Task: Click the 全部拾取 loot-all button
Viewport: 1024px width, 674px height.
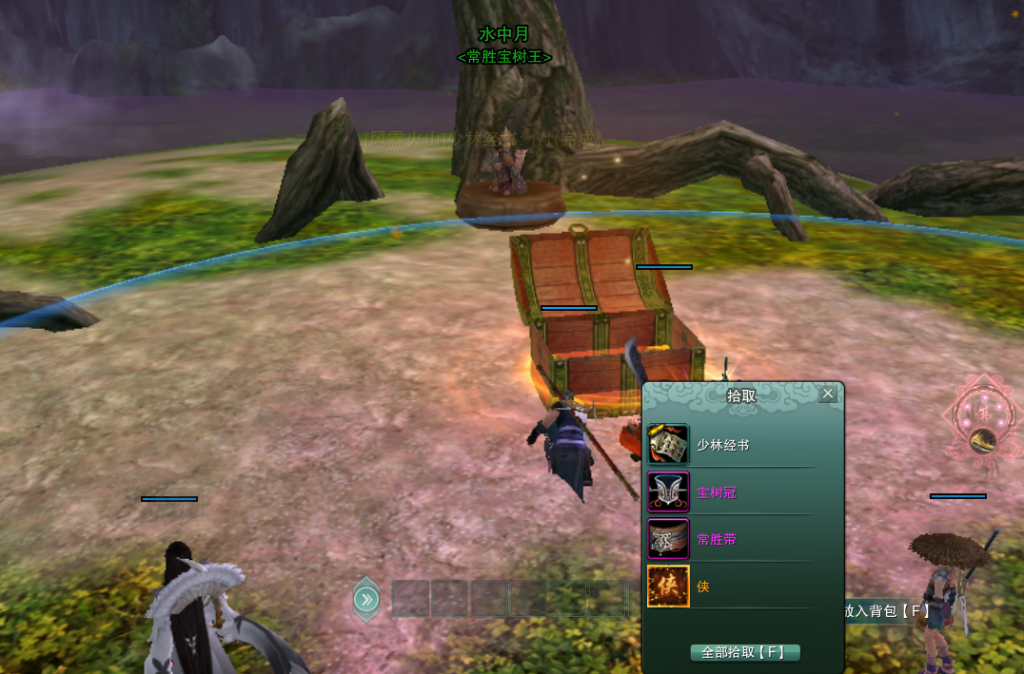Action: click(x=745, y=652)
